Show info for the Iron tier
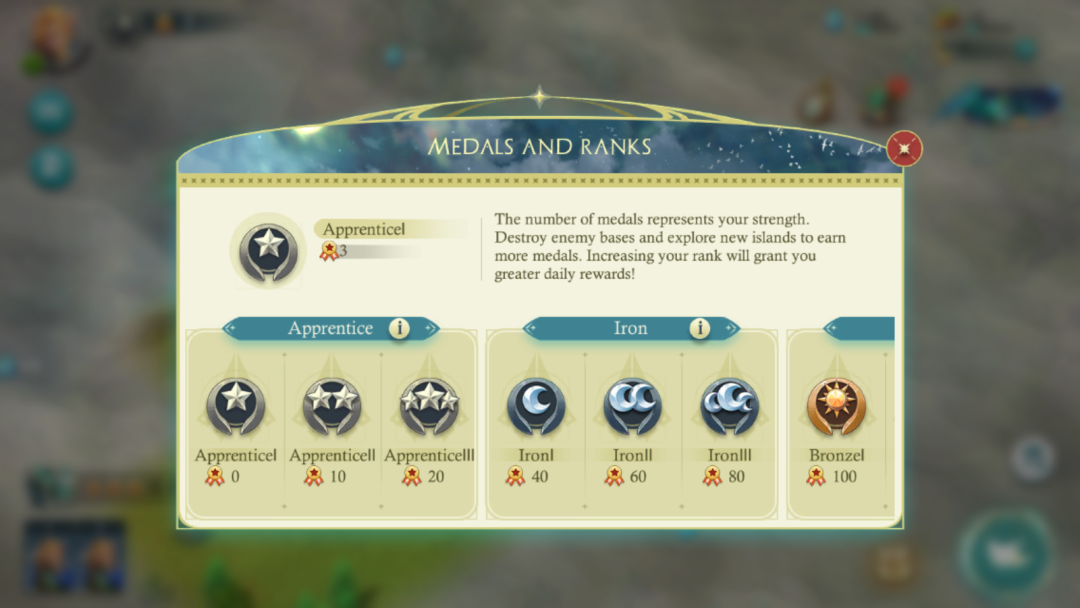 (700, 328)
